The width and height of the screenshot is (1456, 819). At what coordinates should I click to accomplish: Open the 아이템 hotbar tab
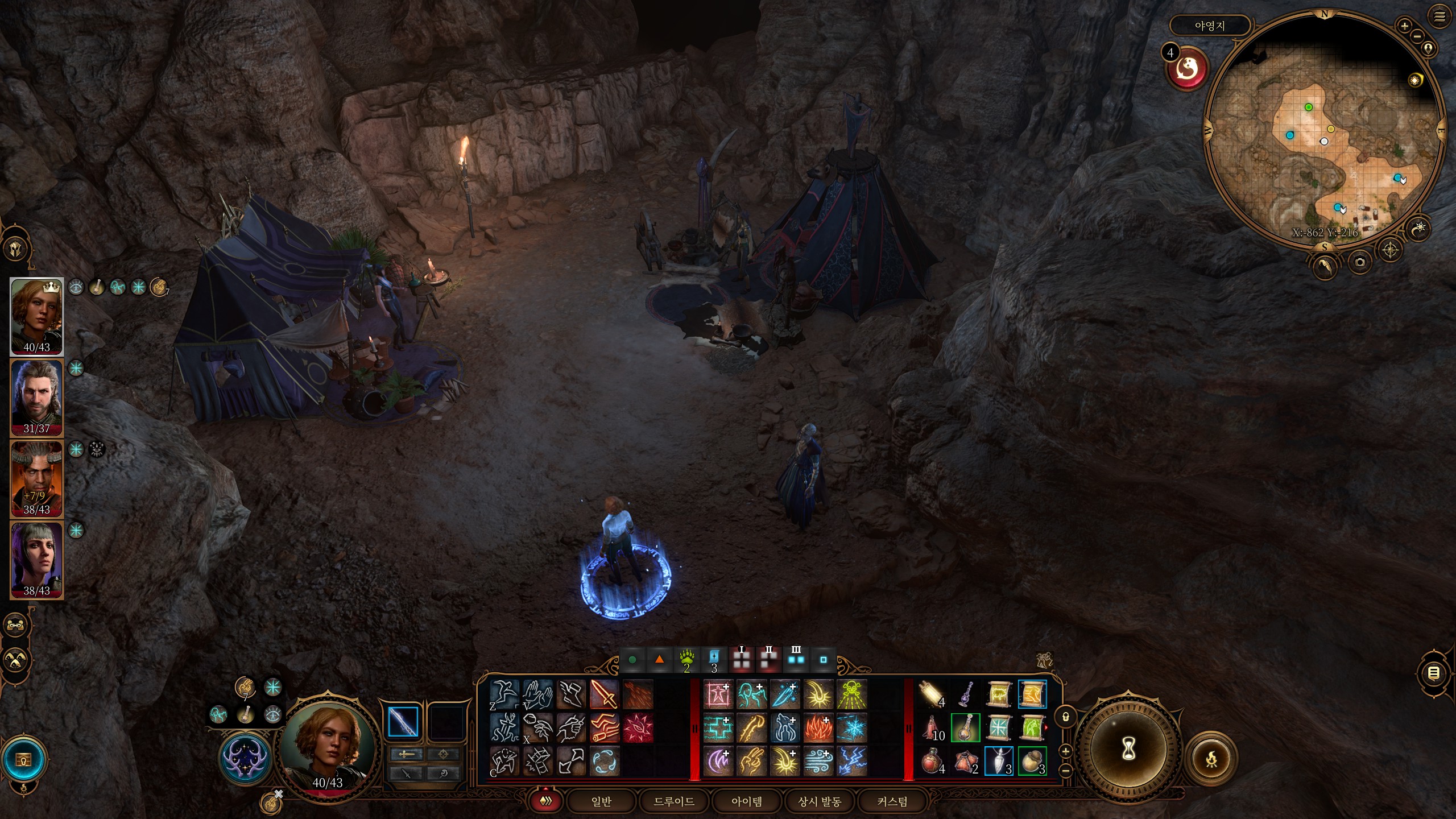click(747, 801)
